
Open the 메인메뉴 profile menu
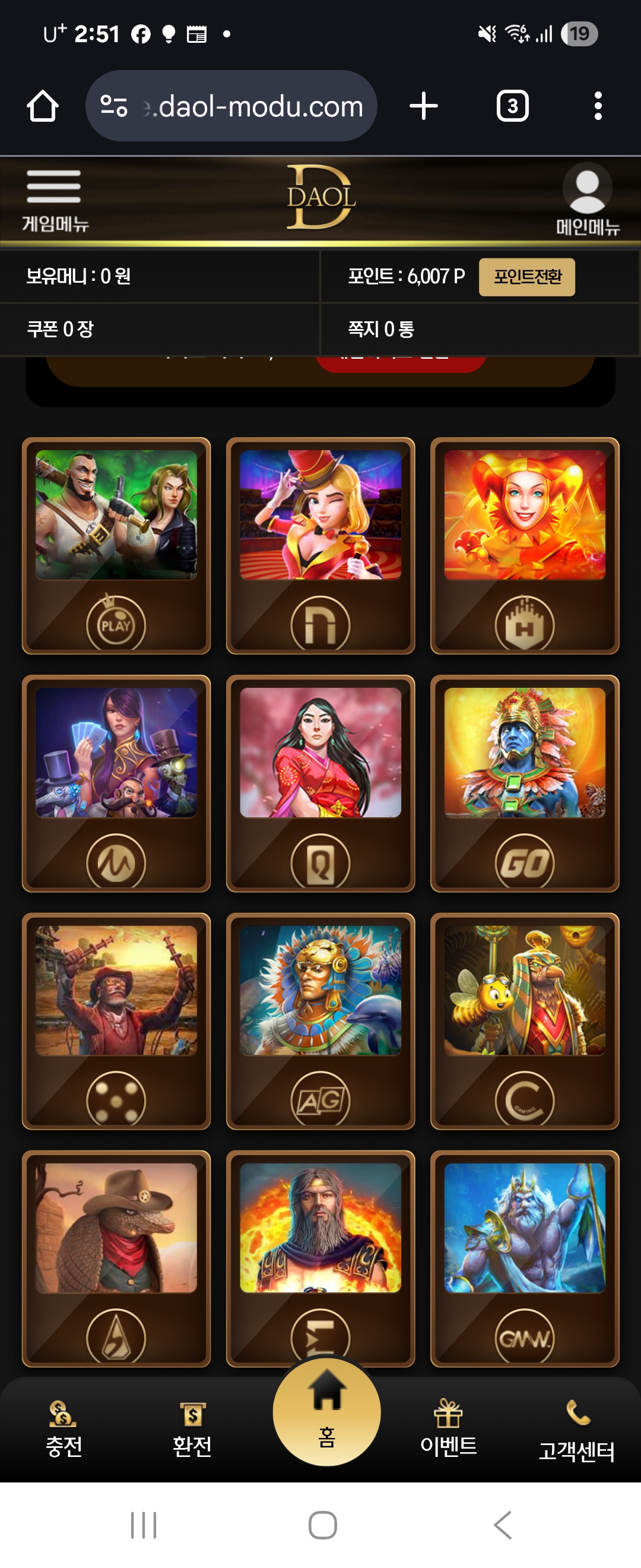click(x=587, y=199)
